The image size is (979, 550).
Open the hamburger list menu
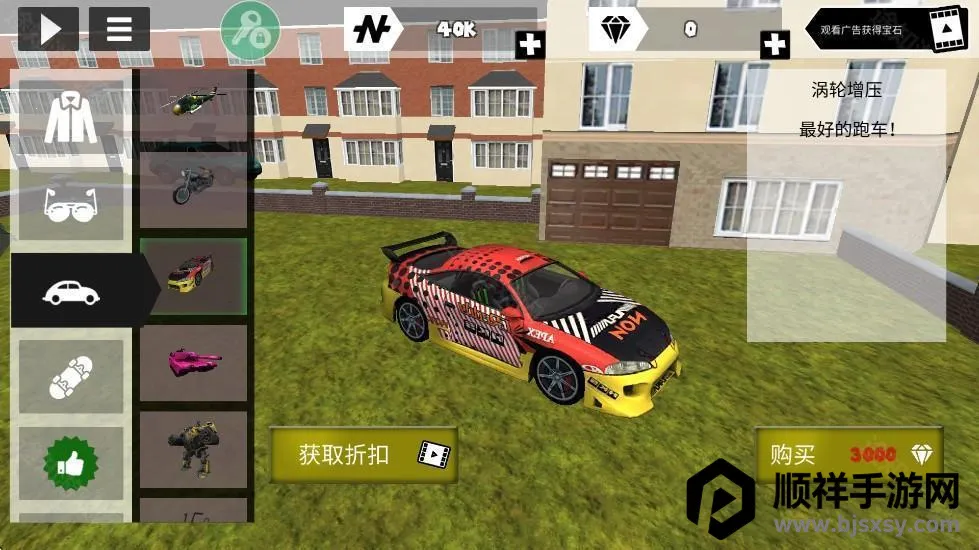(119, 28)
